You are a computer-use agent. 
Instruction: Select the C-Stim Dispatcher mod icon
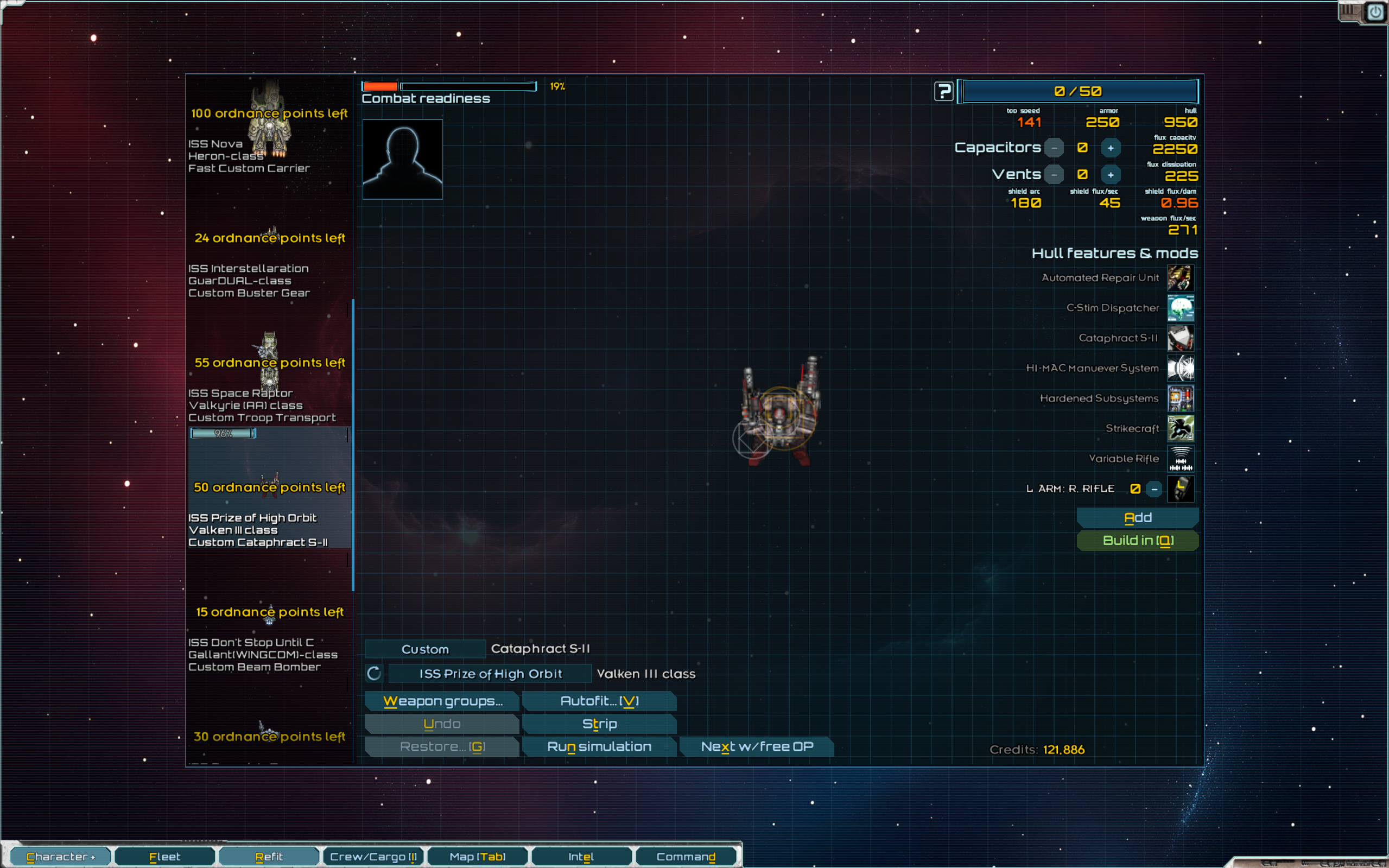[x=1180, y=308]
